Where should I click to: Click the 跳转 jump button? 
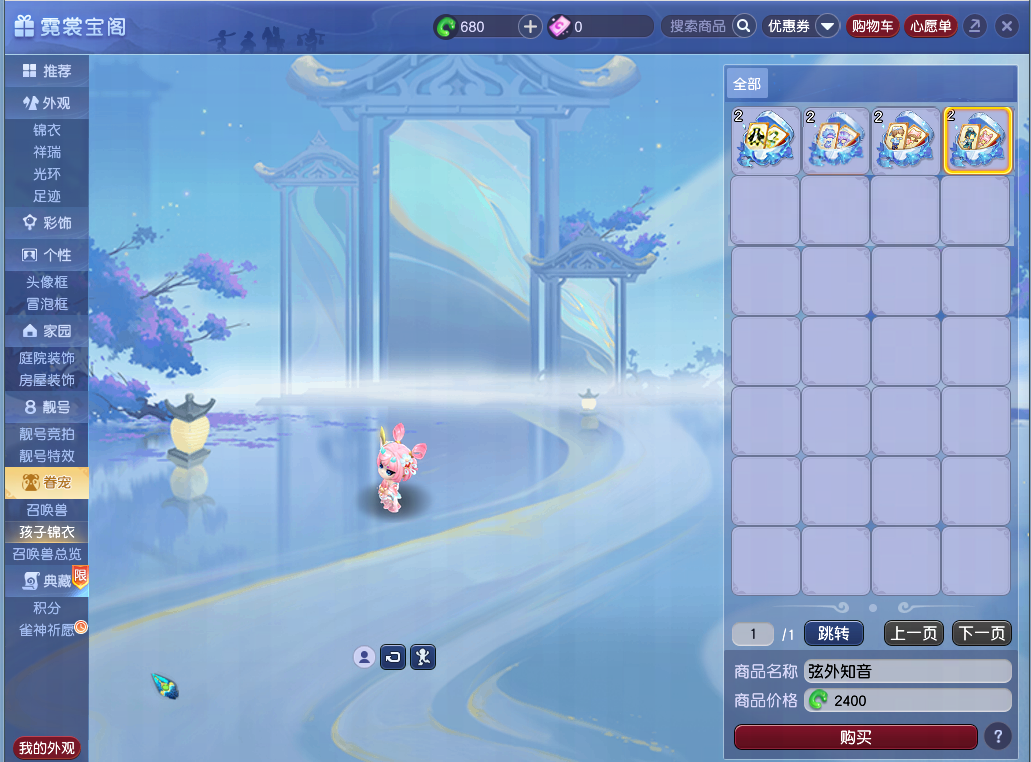pyautogui.click(x=833, y=633)
